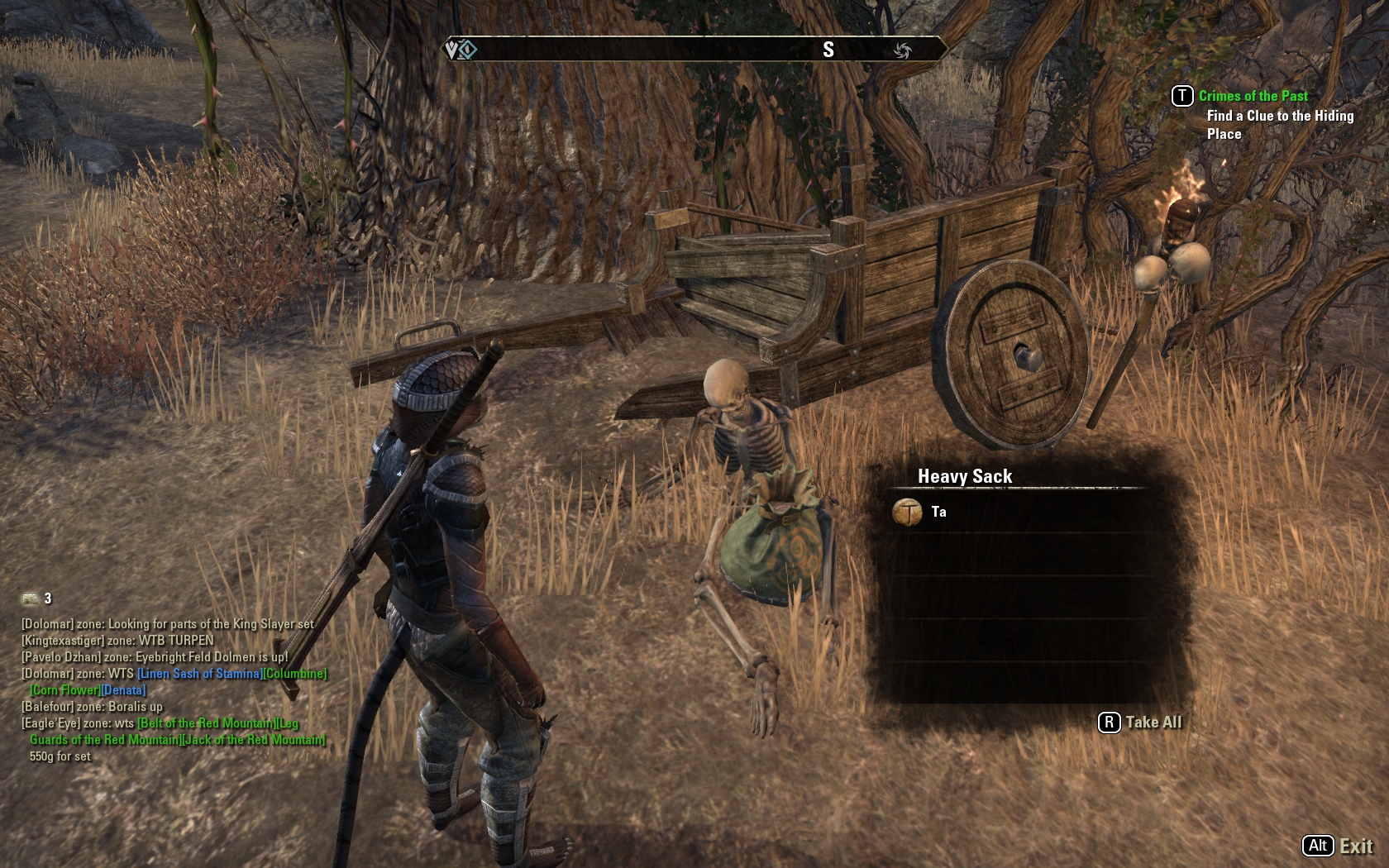Inspect the Columbine link in chat
Image resolution: width=1389 pixels, height=868 pixels.
pos(294,674)
